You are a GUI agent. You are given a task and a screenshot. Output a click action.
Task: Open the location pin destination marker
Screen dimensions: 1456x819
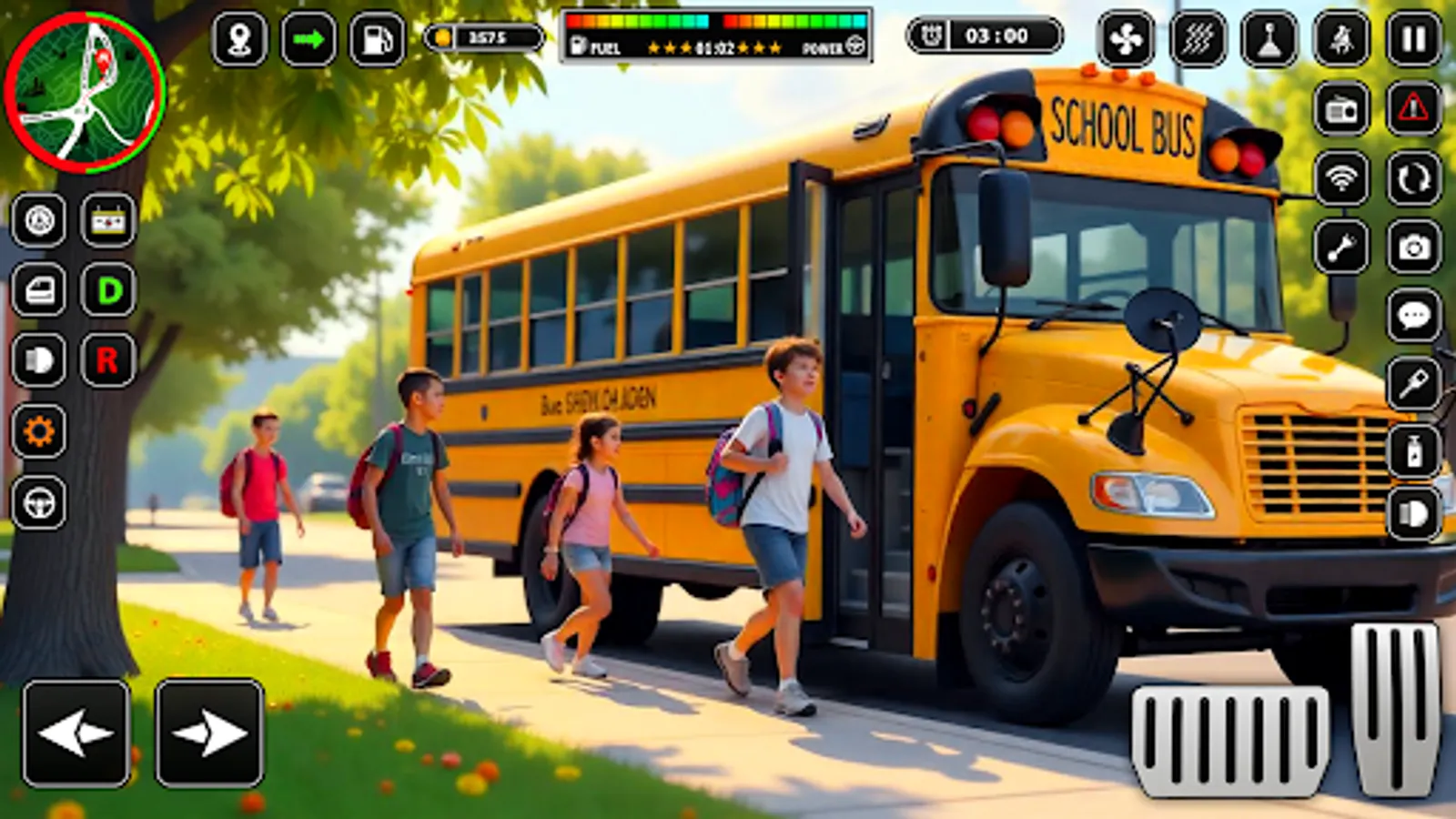[238, 38]
